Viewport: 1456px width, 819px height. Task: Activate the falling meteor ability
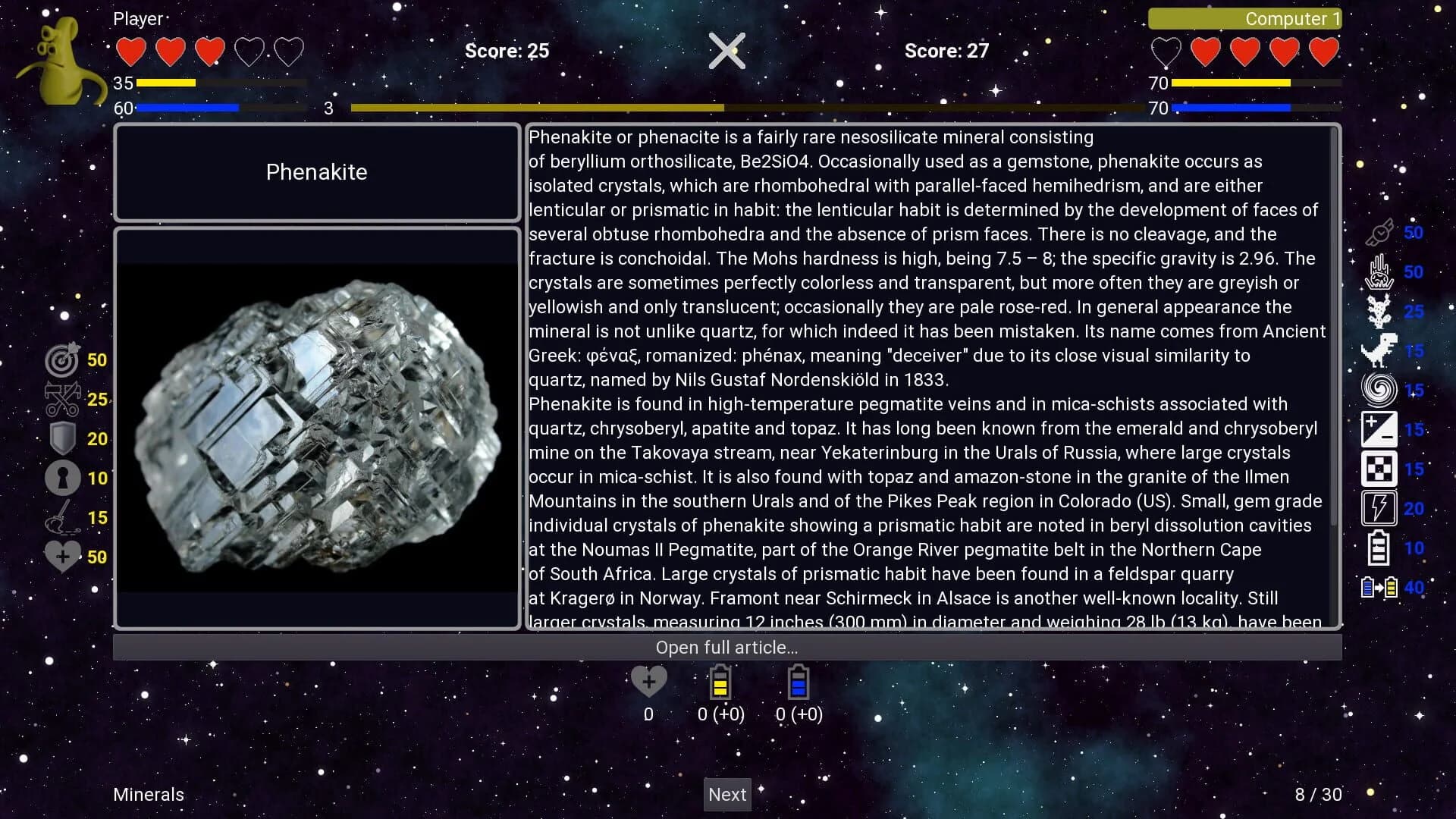1379,272
